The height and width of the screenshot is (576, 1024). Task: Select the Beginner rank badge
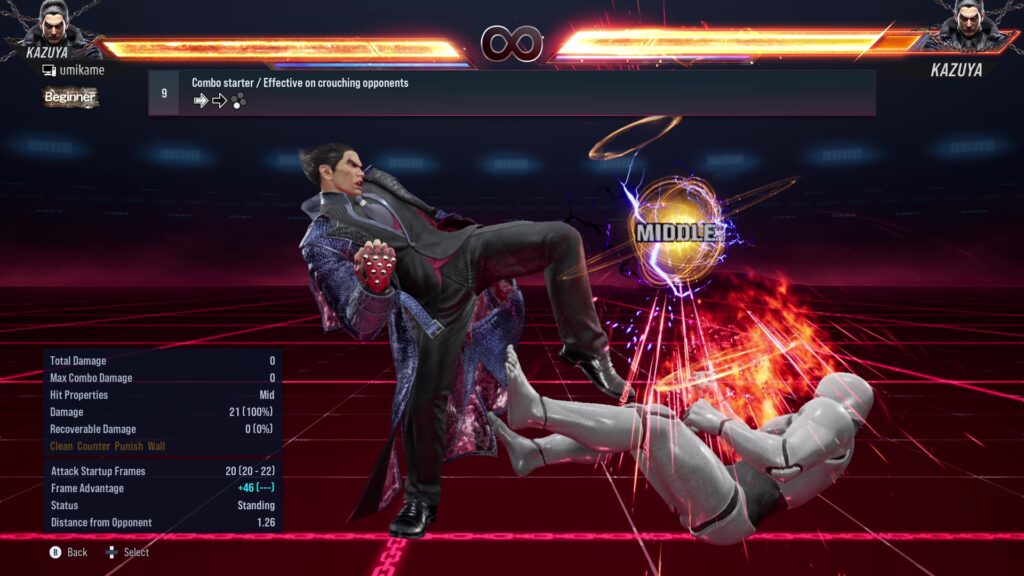point(70,97)
